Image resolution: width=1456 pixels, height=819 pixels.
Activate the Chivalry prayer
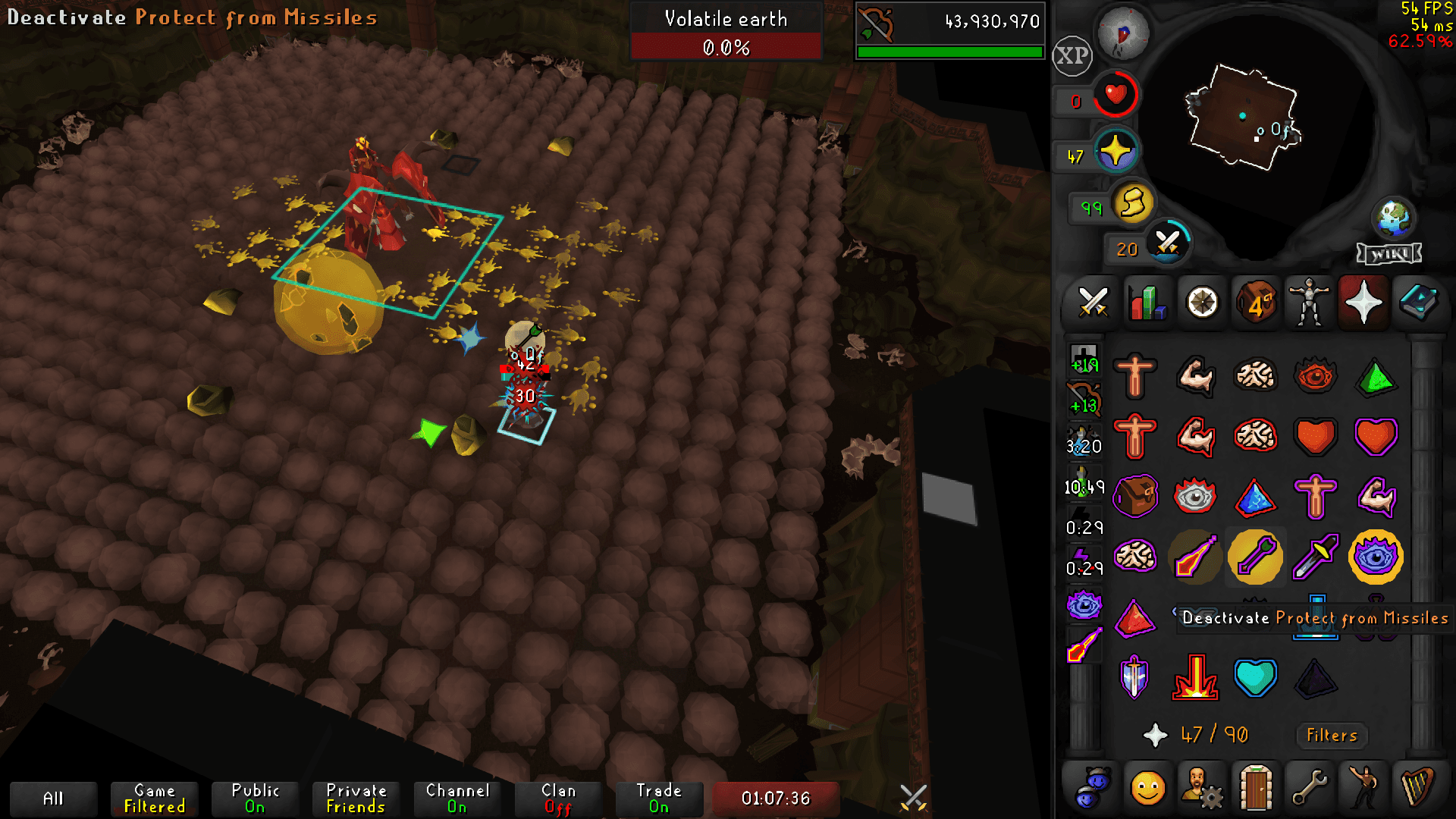click(1135, 679)
